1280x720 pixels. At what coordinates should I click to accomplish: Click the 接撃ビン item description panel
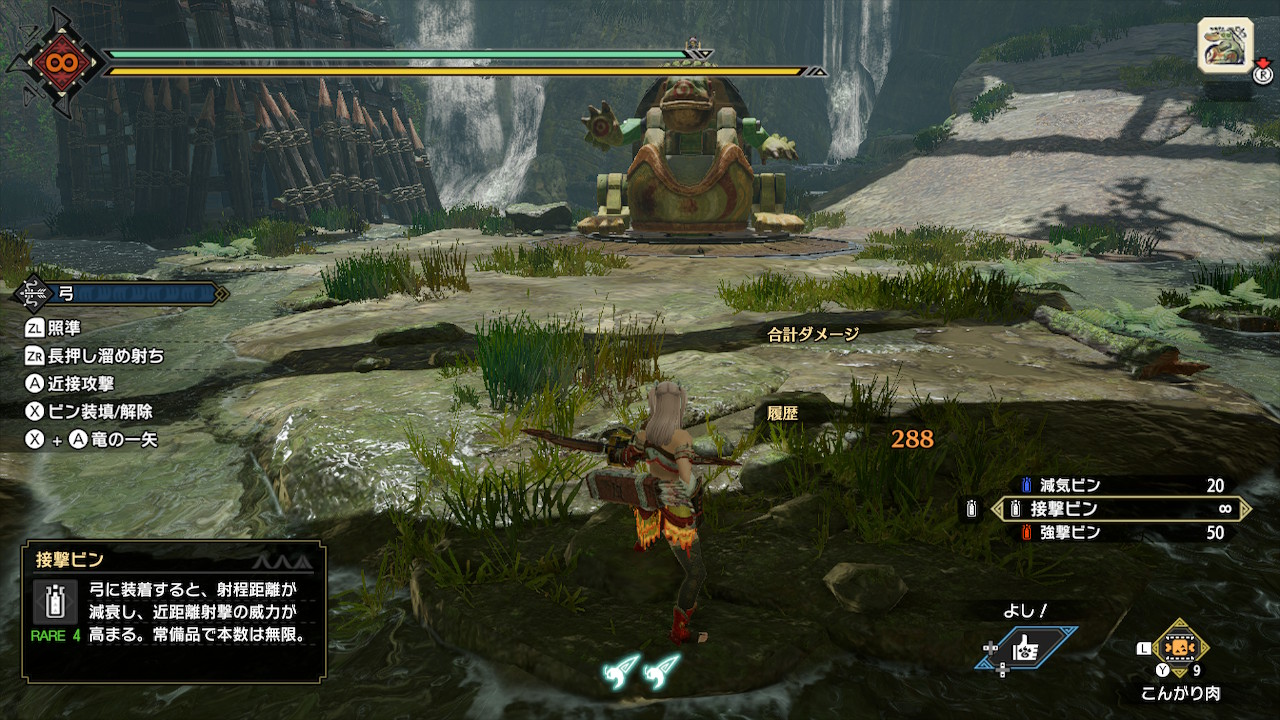pos(174,611)
